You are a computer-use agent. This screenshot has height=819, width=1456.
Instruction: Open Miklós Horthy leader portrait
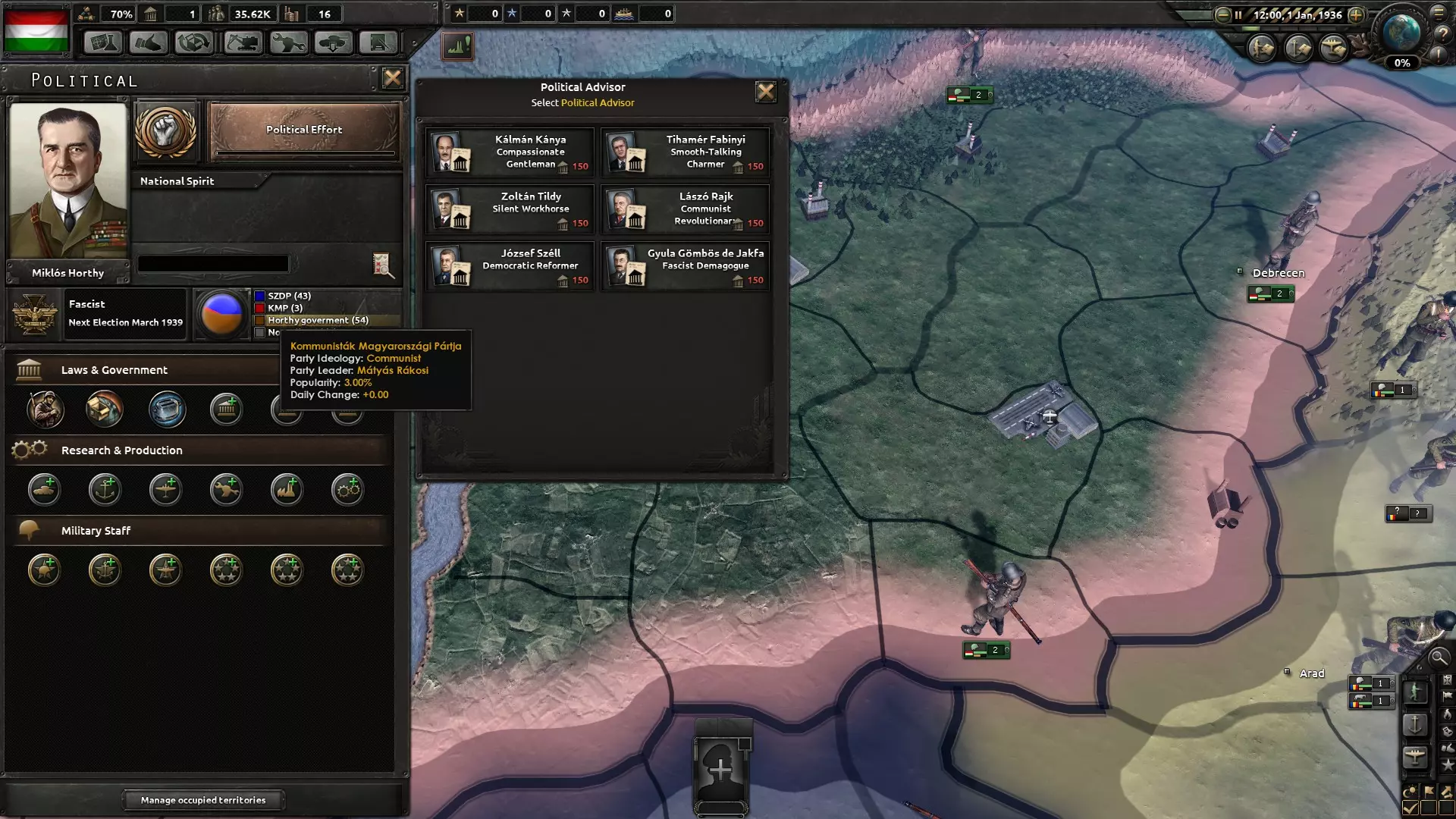tap(68, 180)
